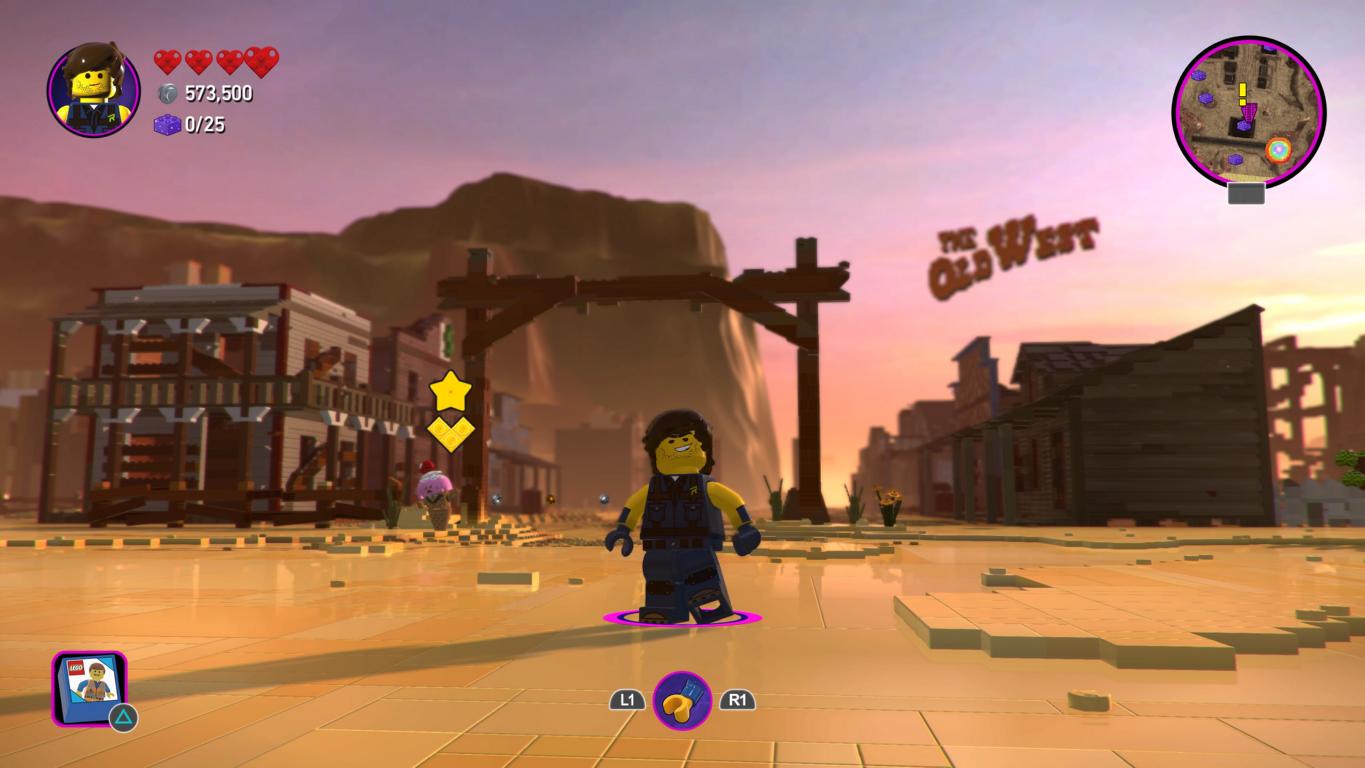
Task: Click the rainbow ring marker on minimap
Action: 1278,150
